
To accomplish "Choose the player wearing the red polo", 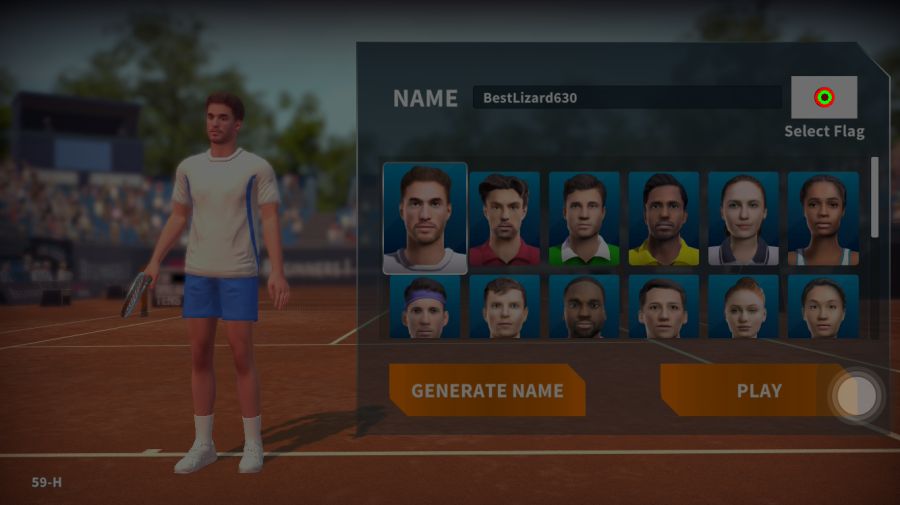I will pos(504,218).
